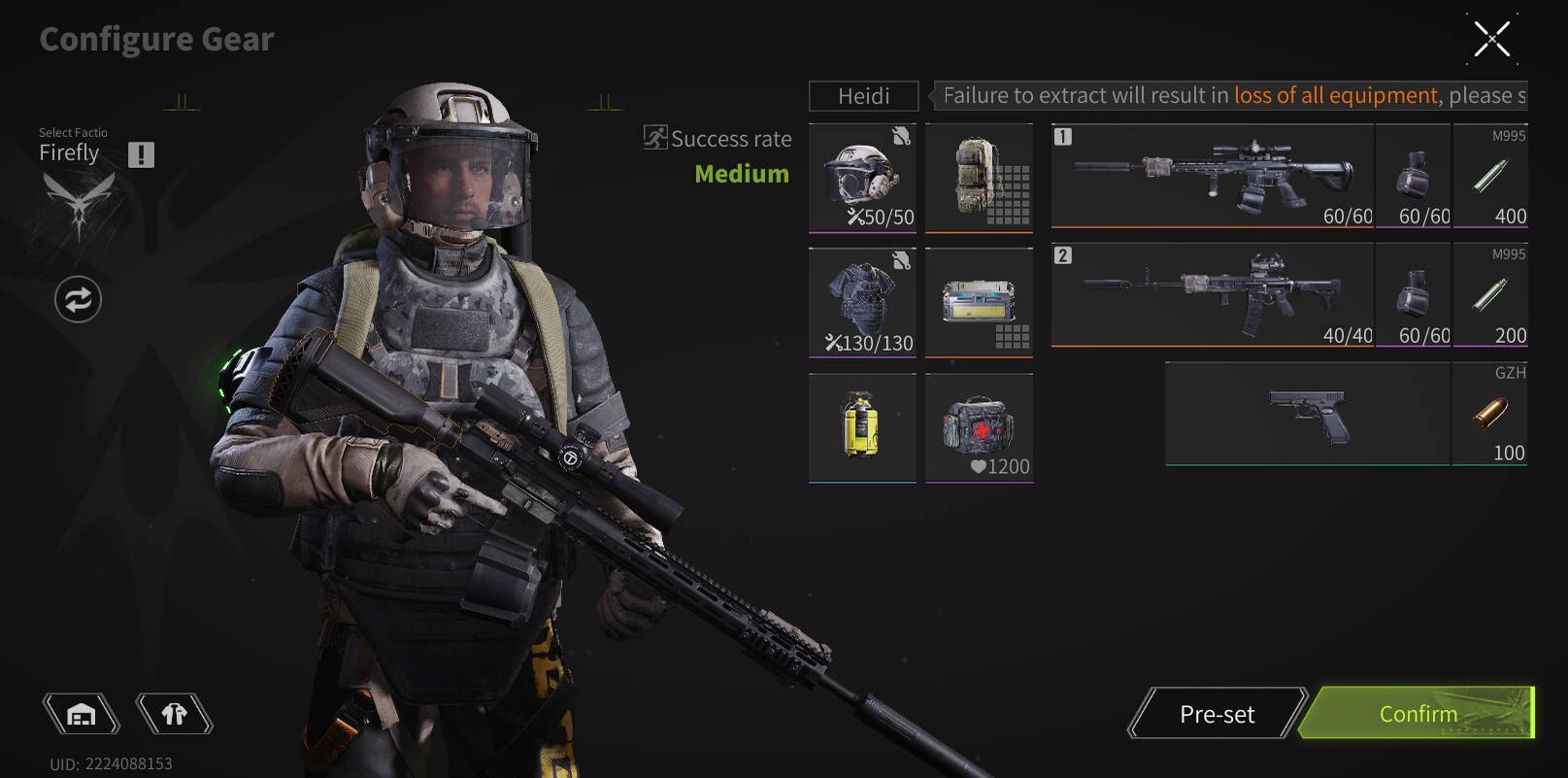
Task: Choose the medical kit slot
Action: [979, 427]
